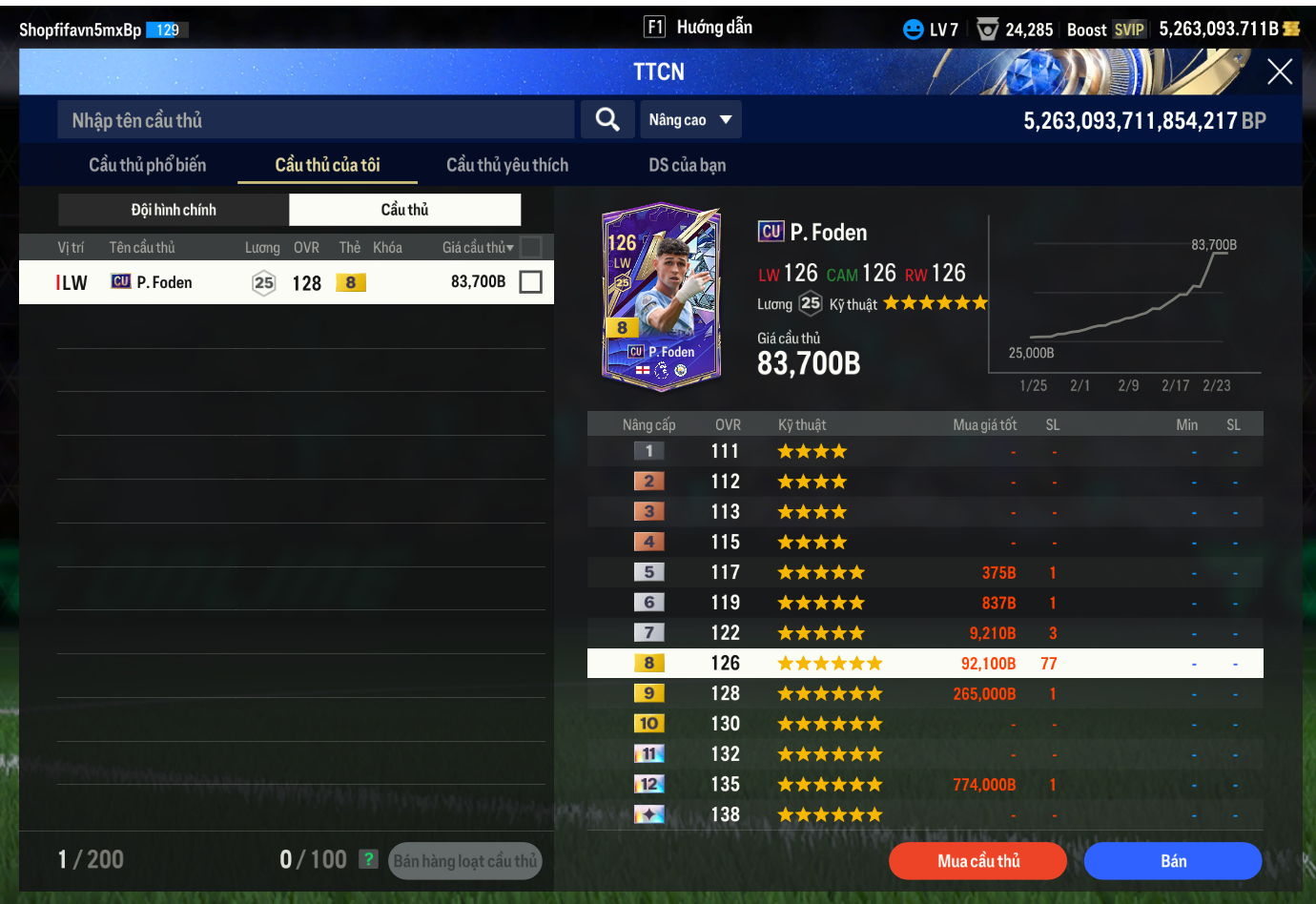Show the DS của bạn tab
Viewport: 1316px width, 904px height.
[687, 165]
